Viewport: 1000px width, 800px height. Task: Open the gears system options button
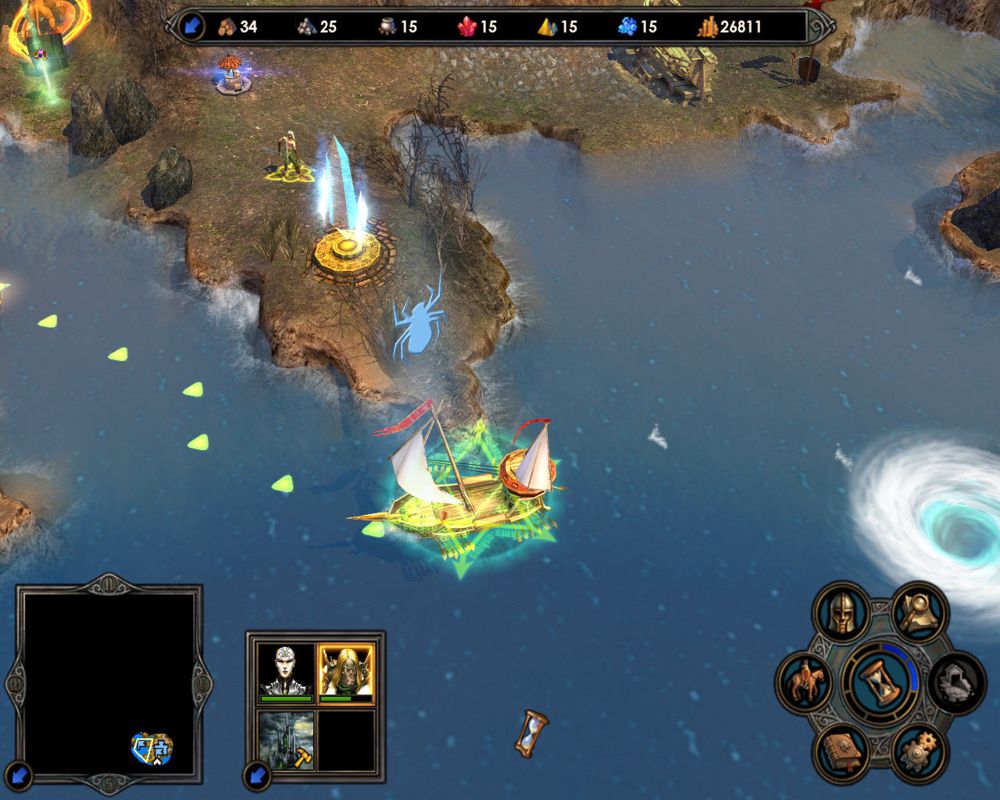tap(919, 752)
